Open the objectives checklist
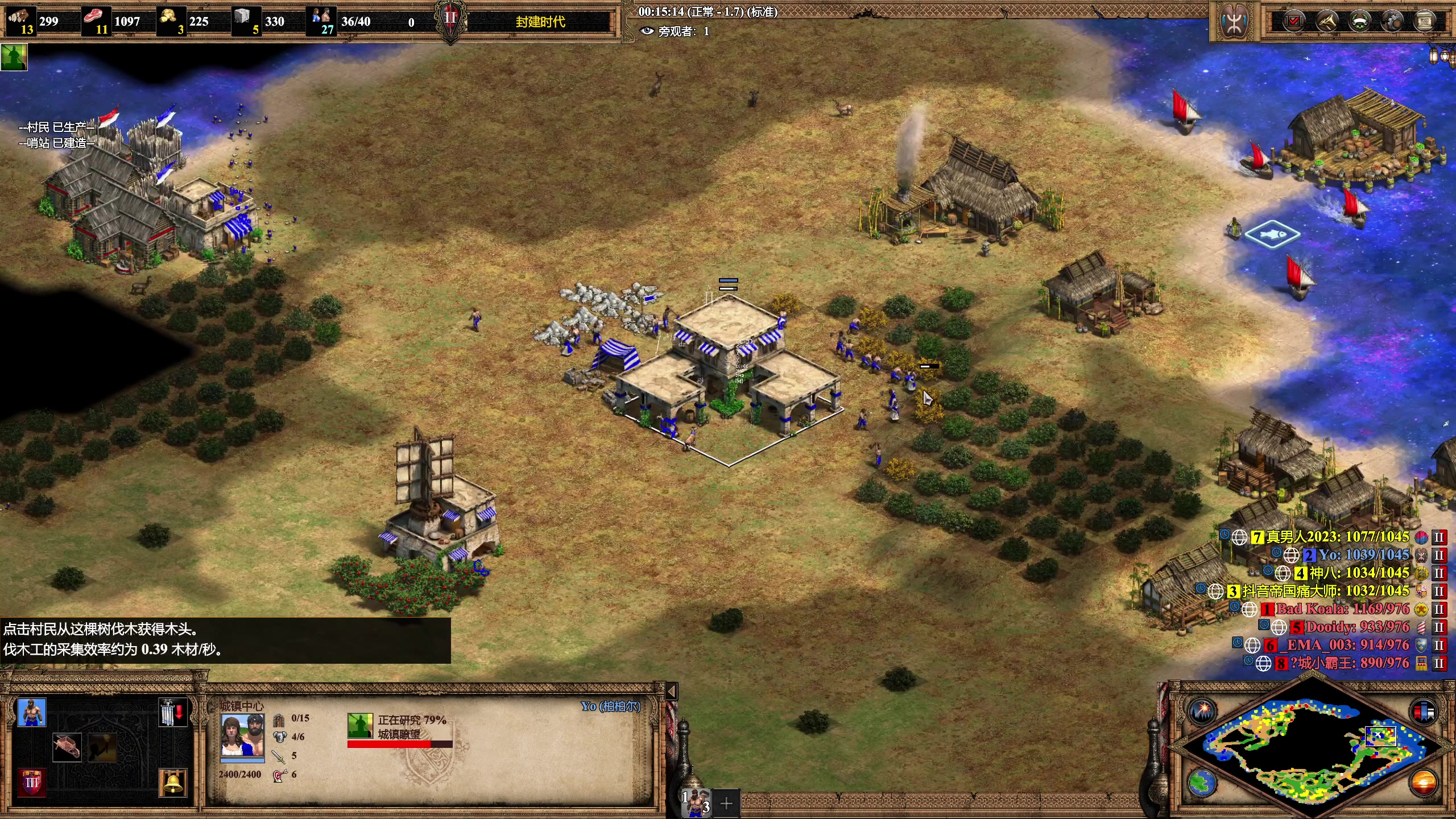 pos(1293,22)
